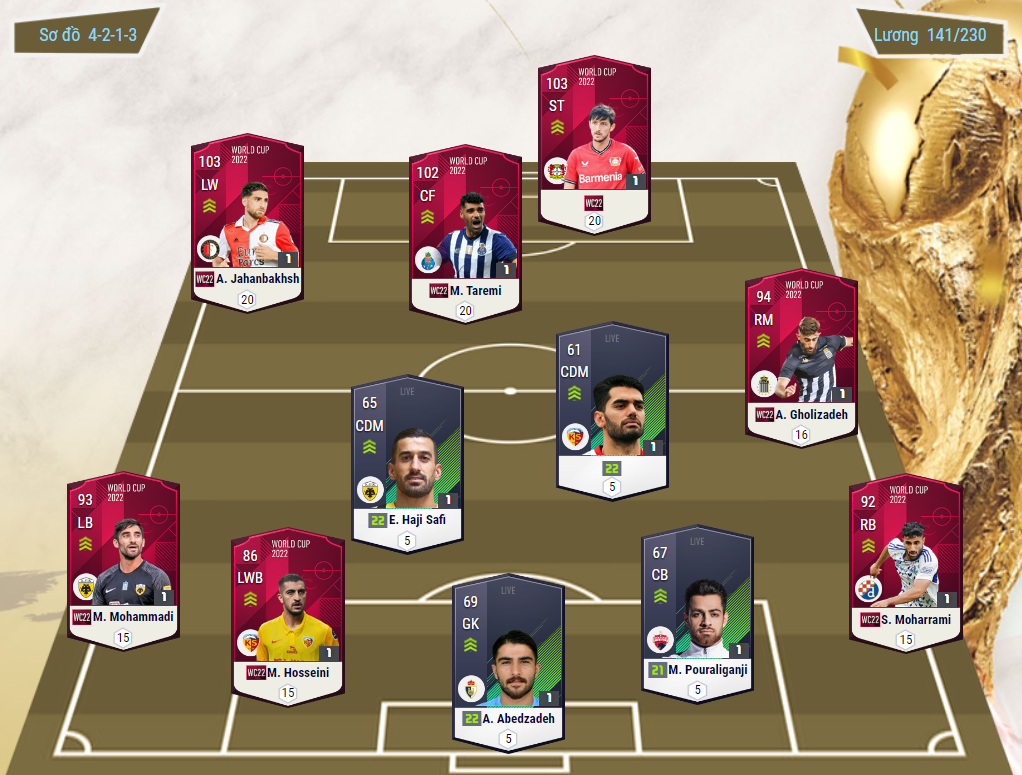Screen dimensions: 1022x775
Task: Open the 4-2-1-3 formation selector
Action: pyautogui.click(x=87, y=35)
